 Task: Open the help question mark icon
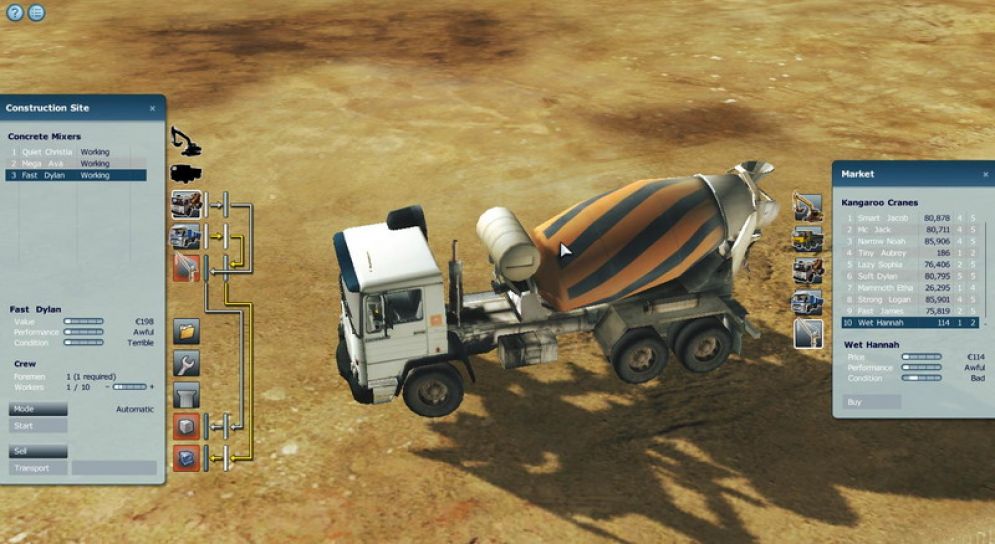tap(14, 13)
